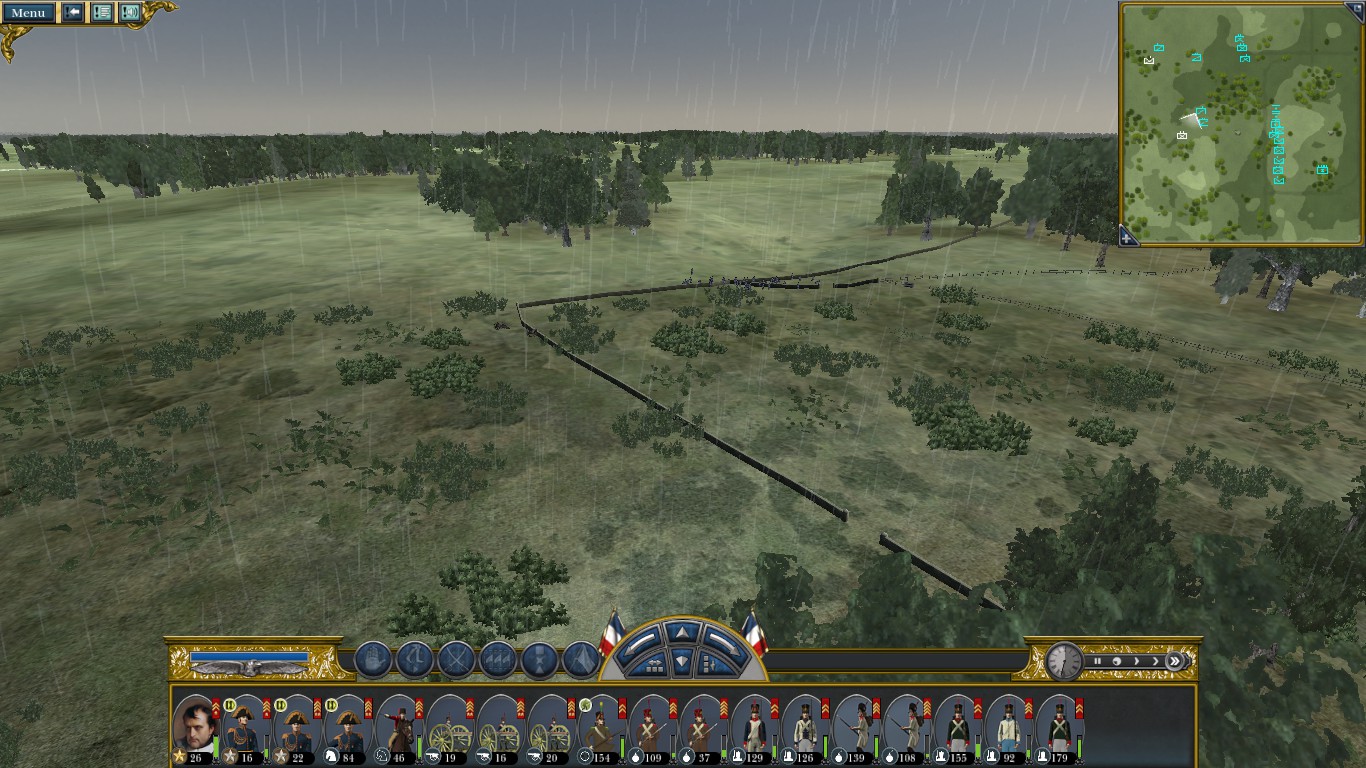This screenshot has width=1366, height=768.
Task: Activate the crossed swords melee button
Action: 456,660
